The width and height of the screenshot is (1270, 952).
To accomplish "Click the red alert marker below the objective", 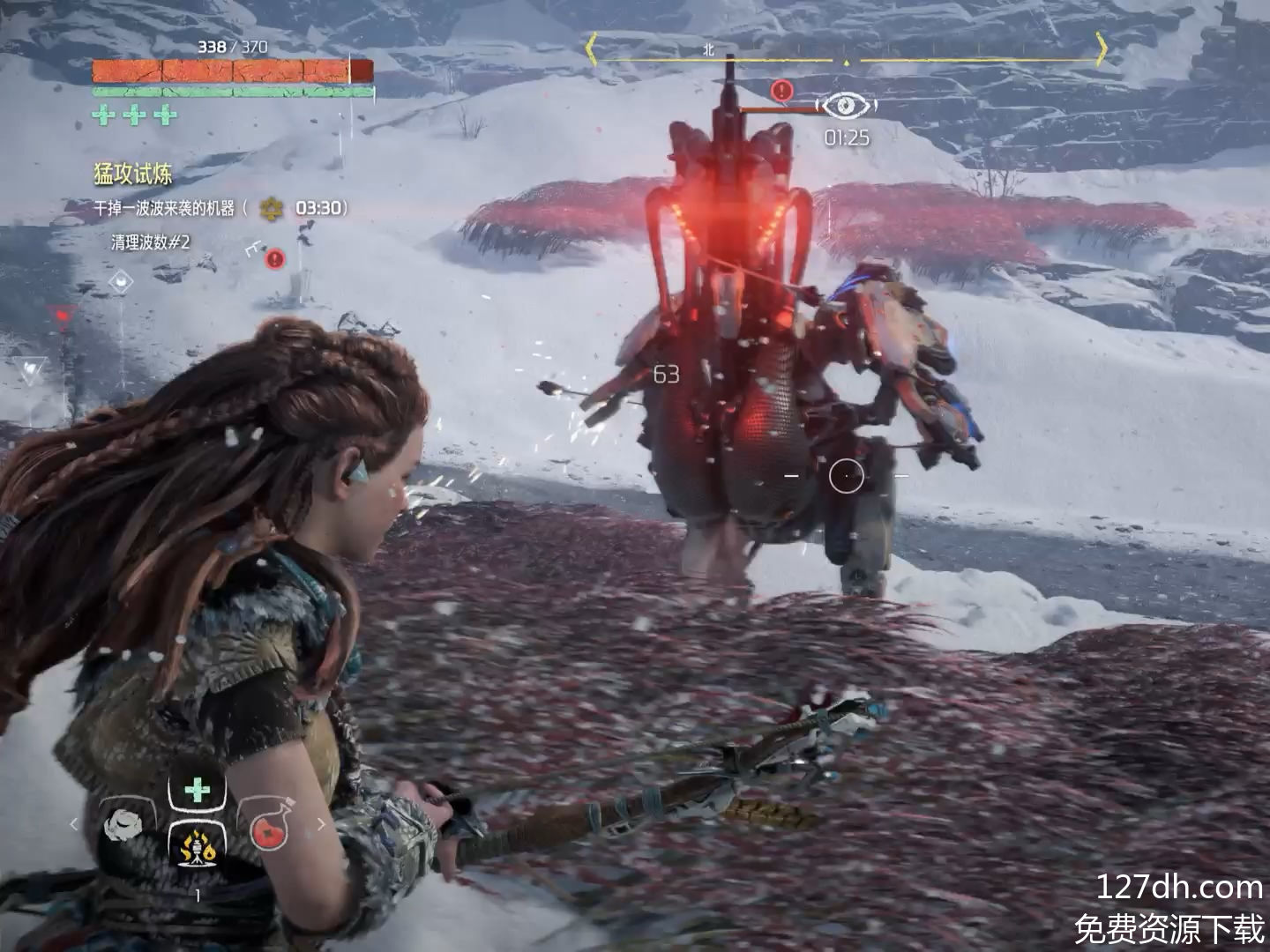I will [275, 258].
